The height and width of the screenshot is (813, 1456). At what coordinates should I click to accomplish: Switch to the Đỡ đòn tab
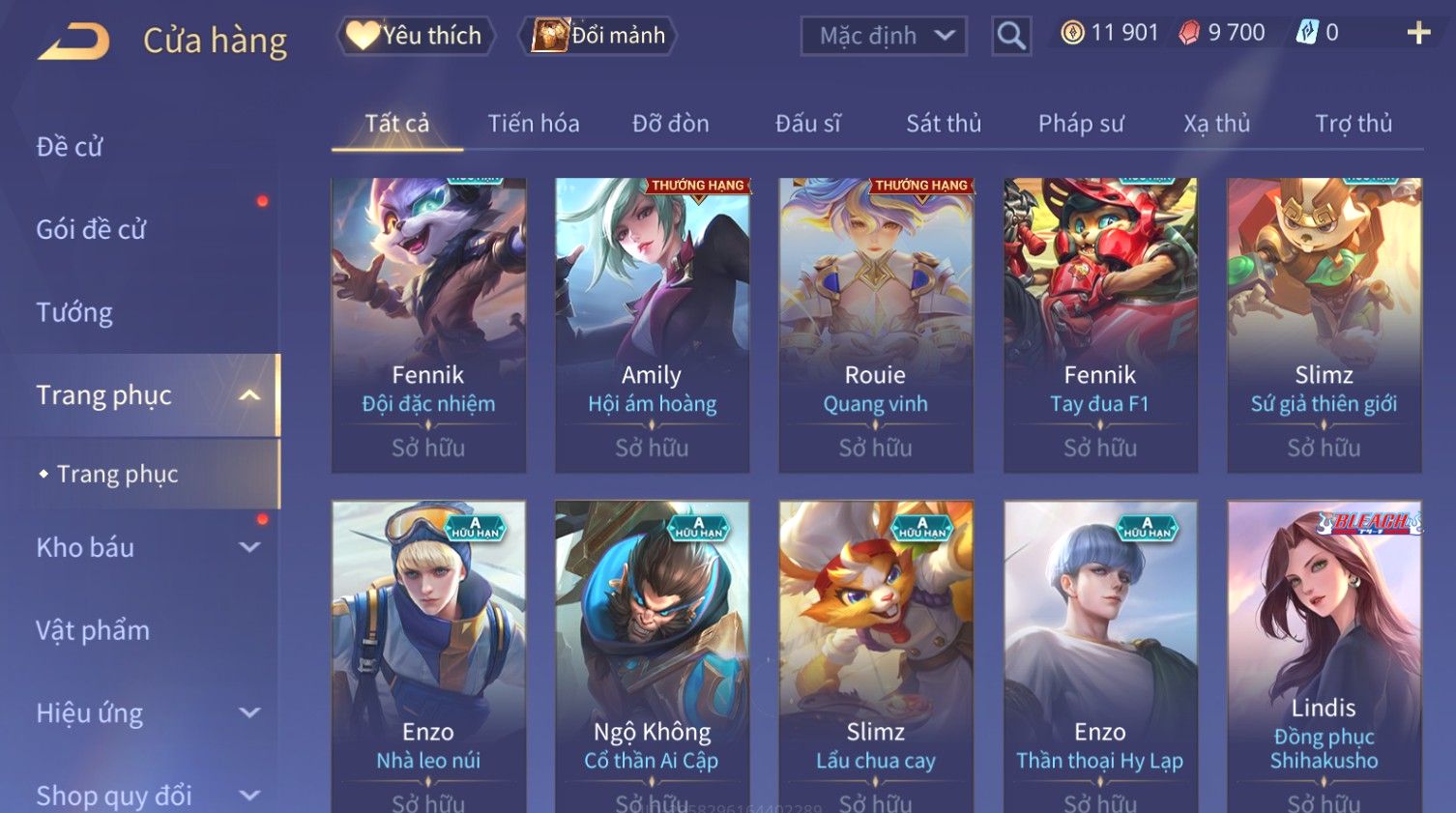coord(671,124)
